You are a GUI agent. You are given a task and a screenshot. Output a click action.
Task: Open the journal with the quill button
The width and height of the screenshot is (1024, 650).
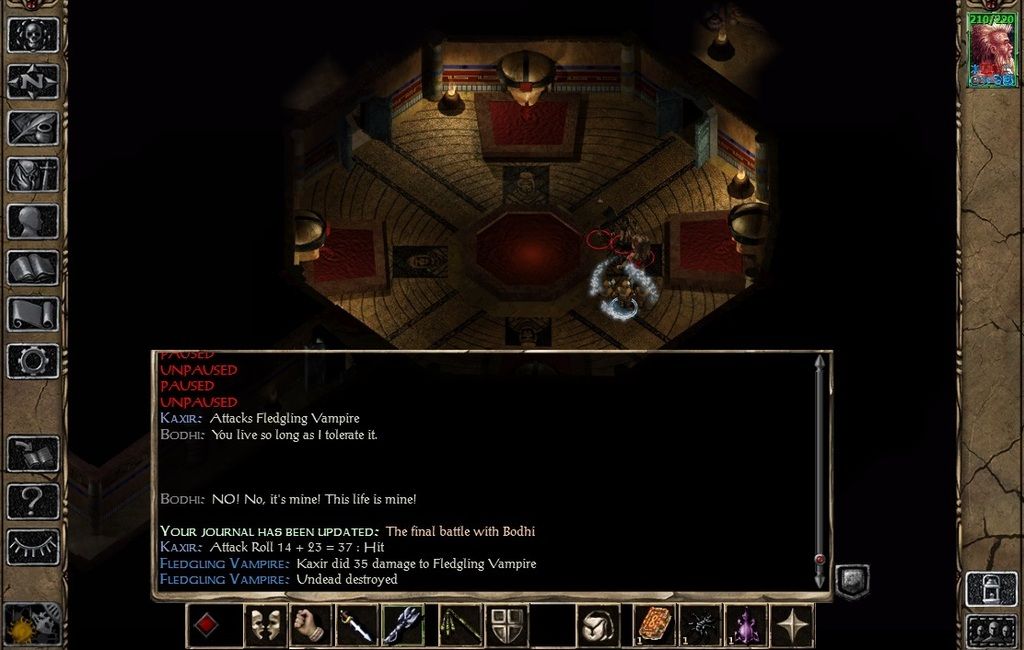point(33,128)
